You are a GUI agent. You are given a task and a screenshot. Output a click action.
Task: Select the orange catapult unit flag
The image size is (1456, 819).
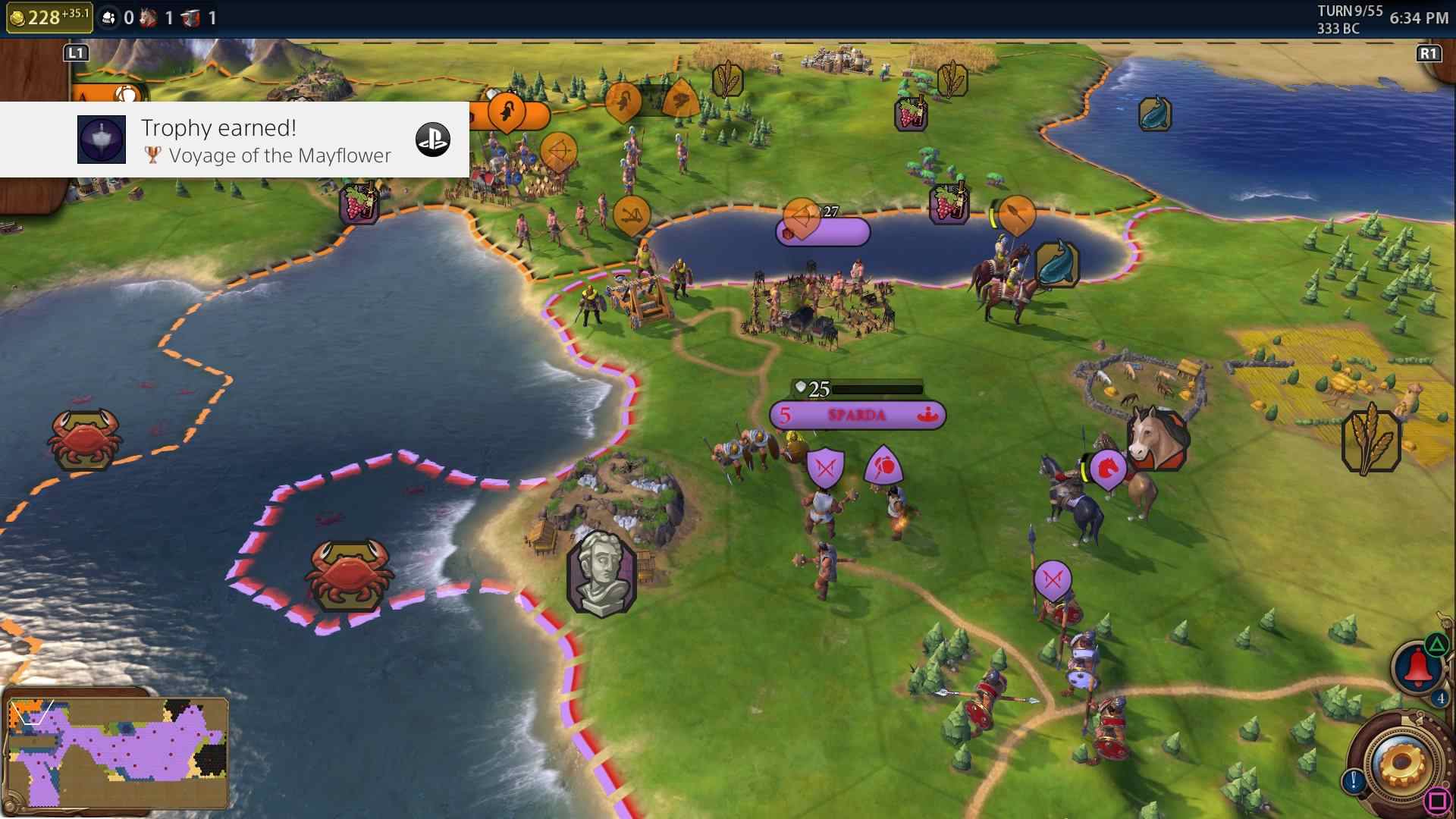pos(632,216)
